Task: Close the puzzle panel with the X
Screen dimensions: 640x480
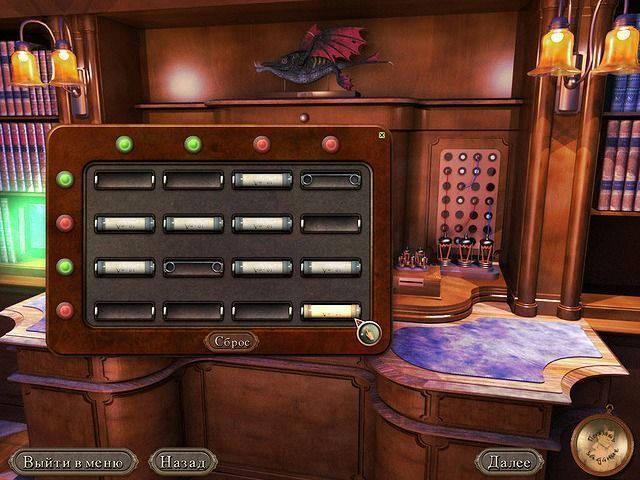Action: [381, 134]
